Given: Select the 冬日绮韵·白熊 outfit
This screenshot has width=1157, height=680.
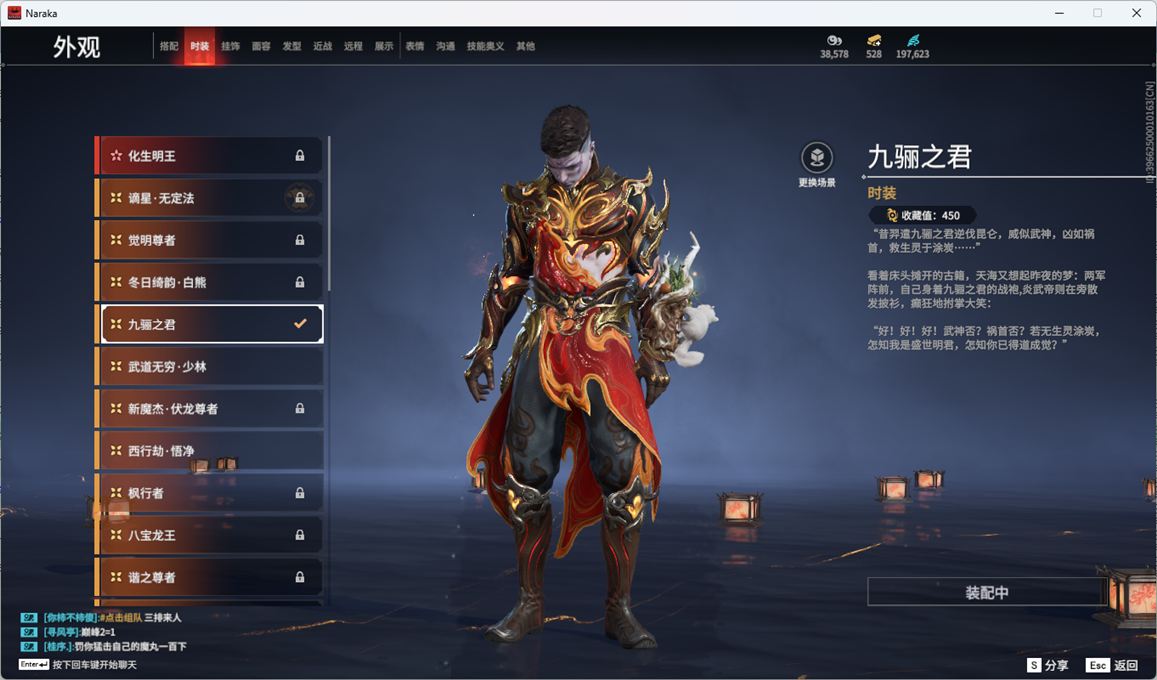Looking at the screenshot, I should pyautogui.click(x=210, y=282).
